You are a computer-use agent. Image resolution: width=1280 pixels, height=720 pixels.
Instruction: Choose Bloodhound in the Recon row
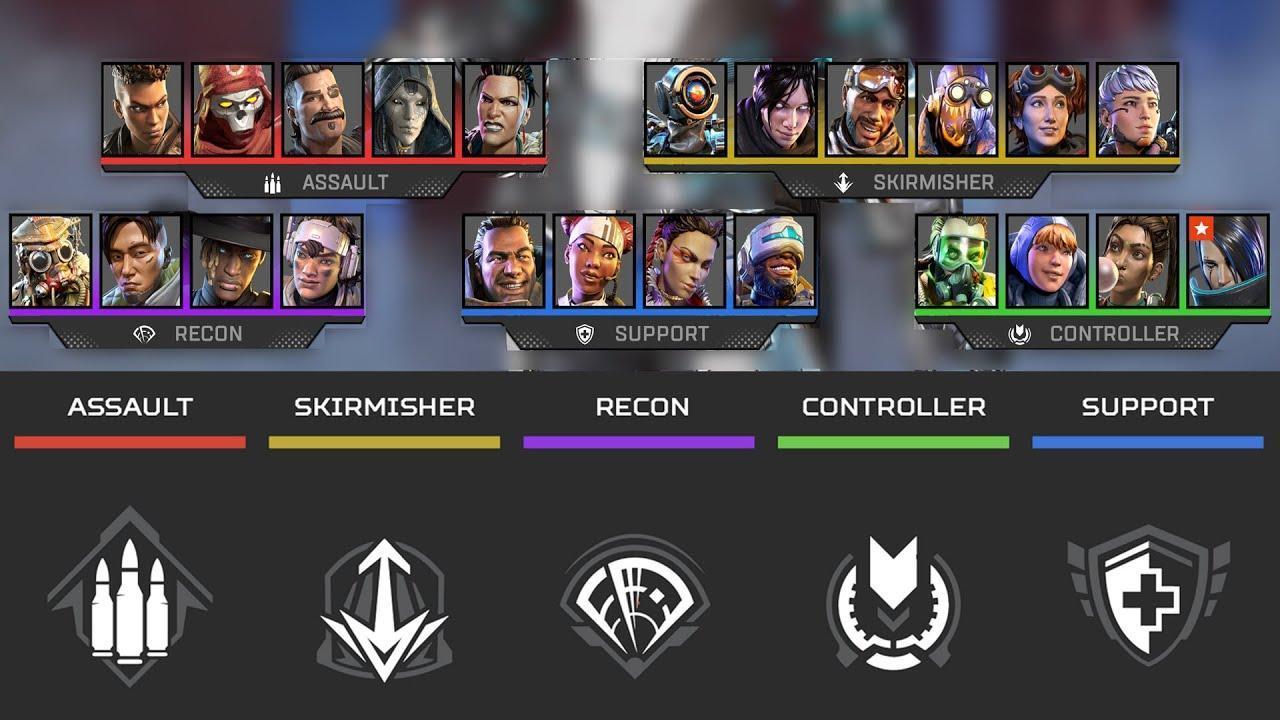51,261
